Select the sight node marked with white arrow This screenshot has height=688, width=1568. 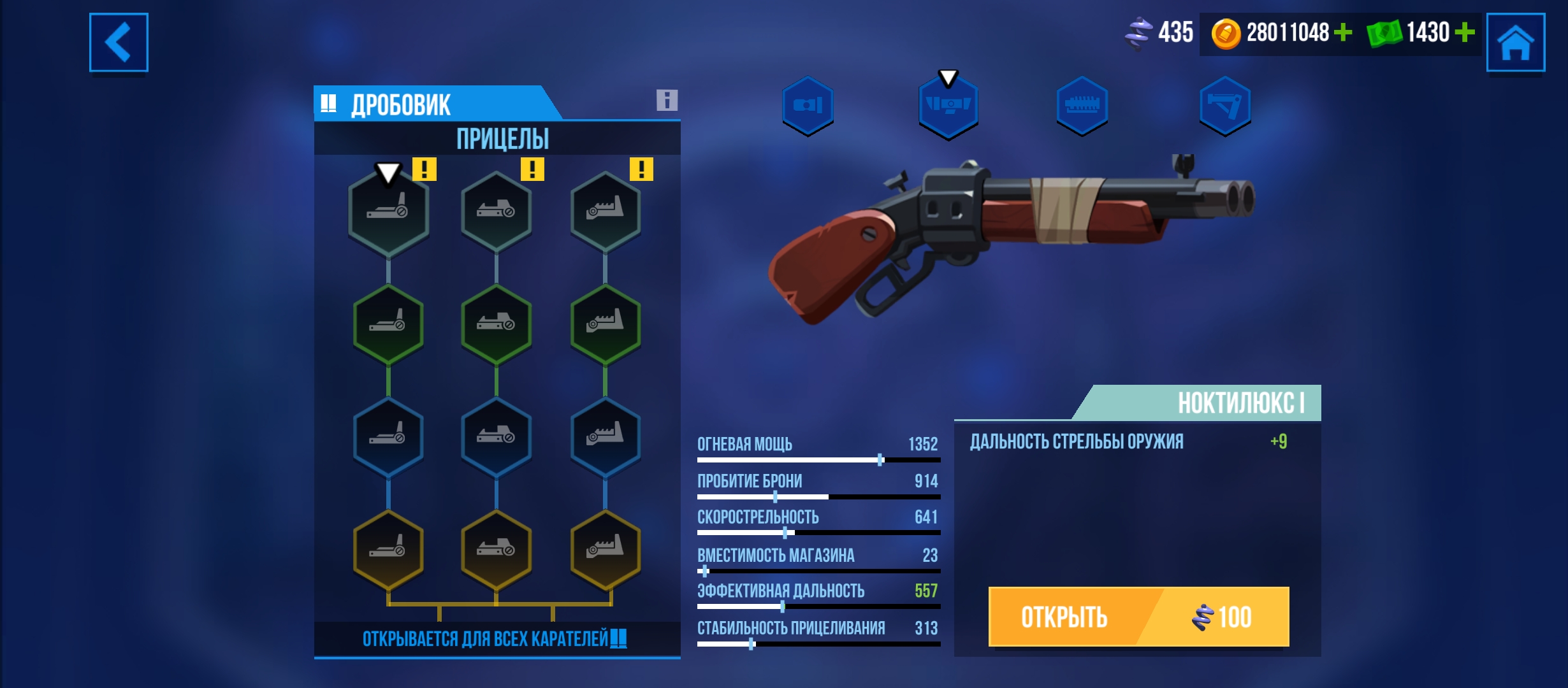388,211
